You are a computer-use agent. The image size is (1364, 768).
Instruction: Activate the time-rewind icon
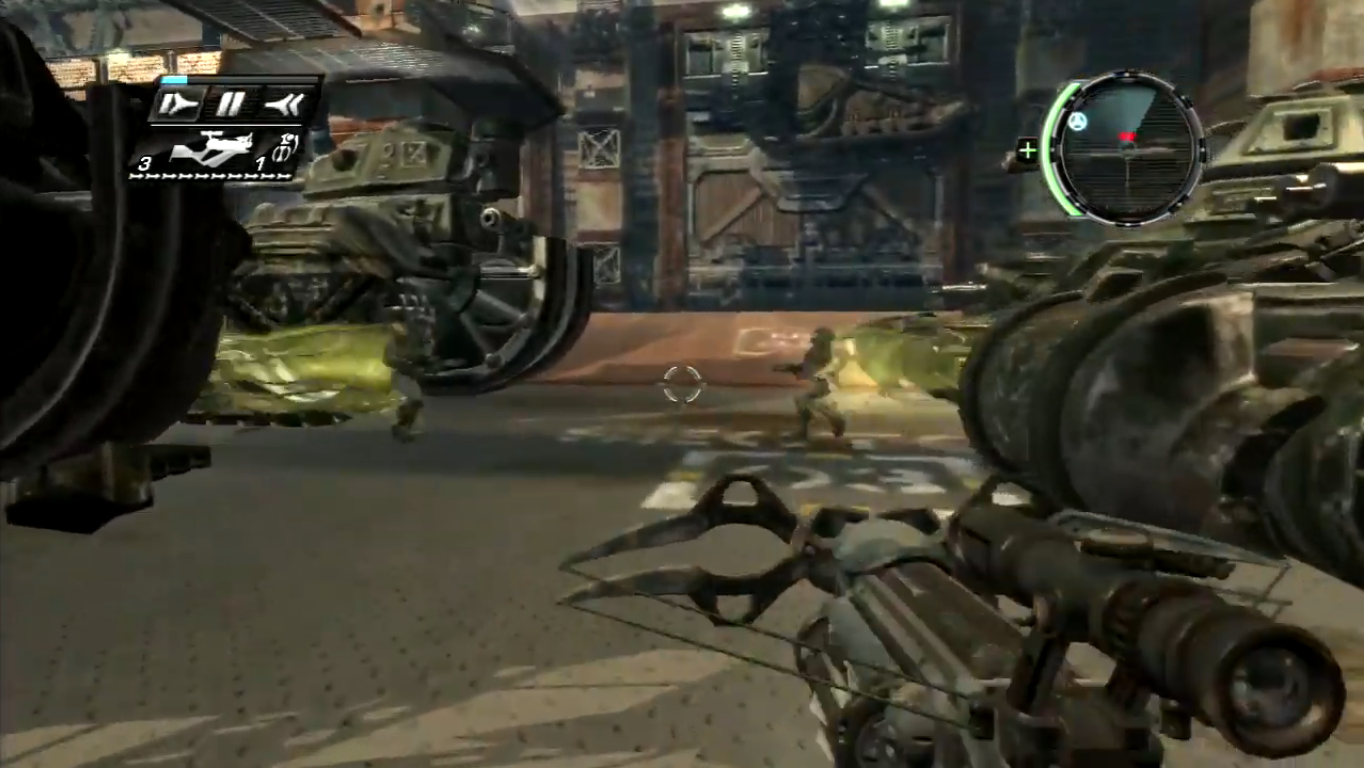coord(284,102)
